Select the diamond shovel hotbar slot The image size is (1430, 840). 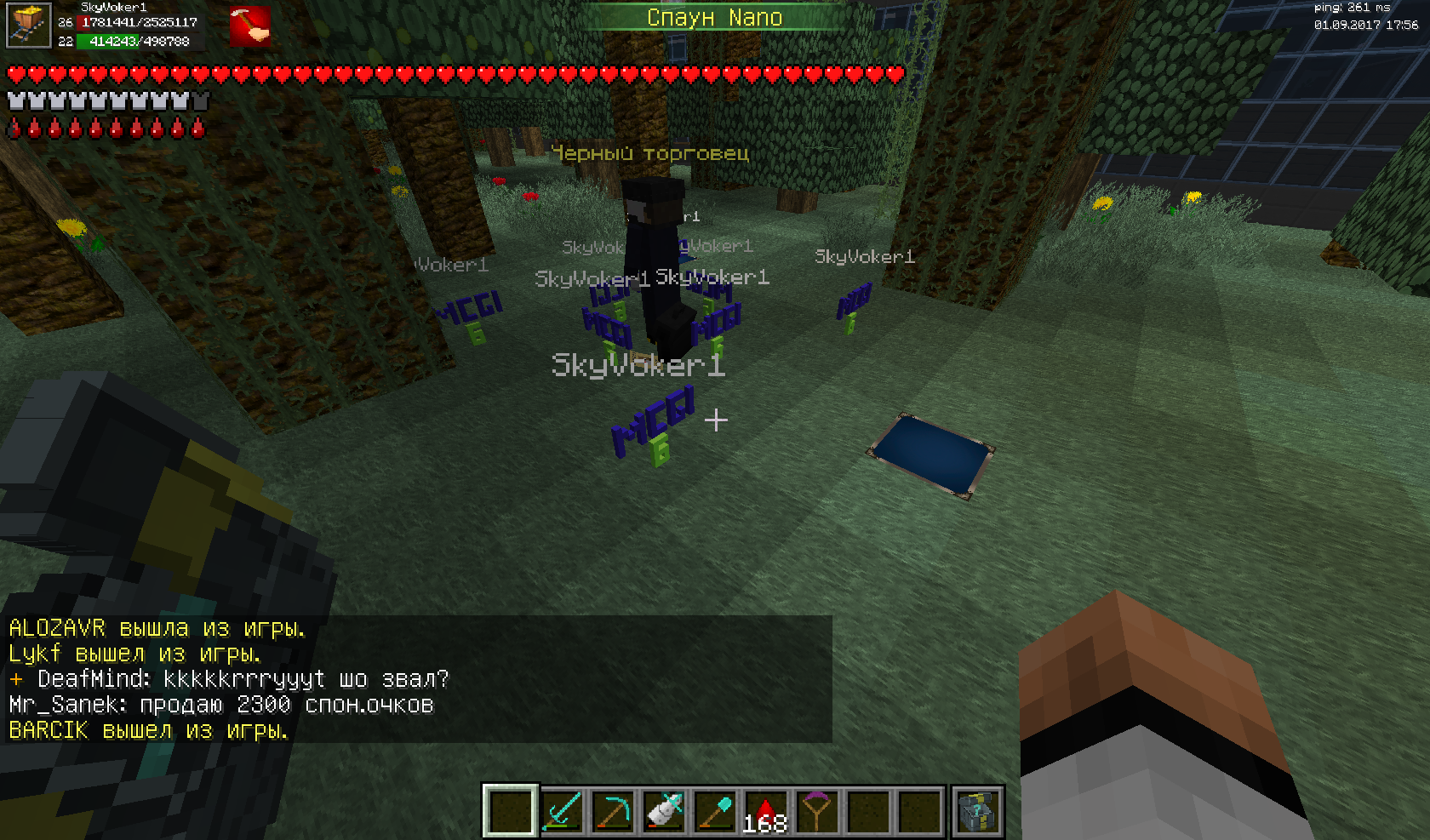click(x=715, y=811)
